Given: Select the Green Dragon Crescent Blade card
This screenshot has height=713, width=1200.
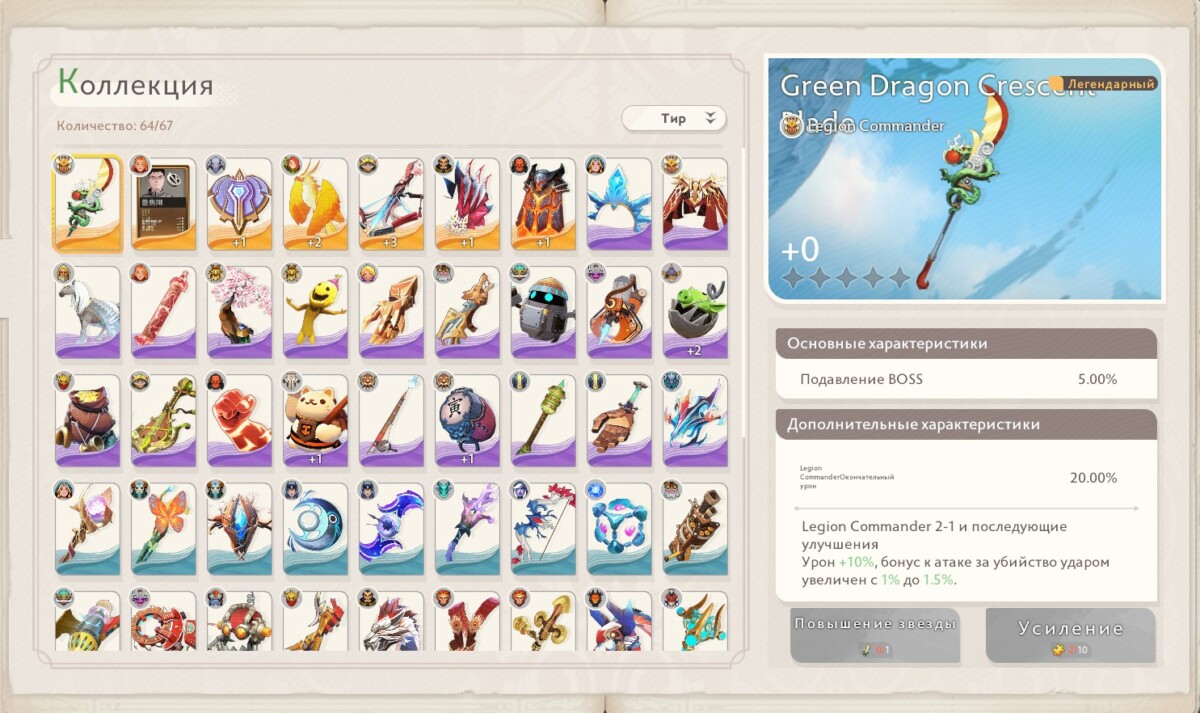Looking at the screenshot, I should (x=87, y=202).
